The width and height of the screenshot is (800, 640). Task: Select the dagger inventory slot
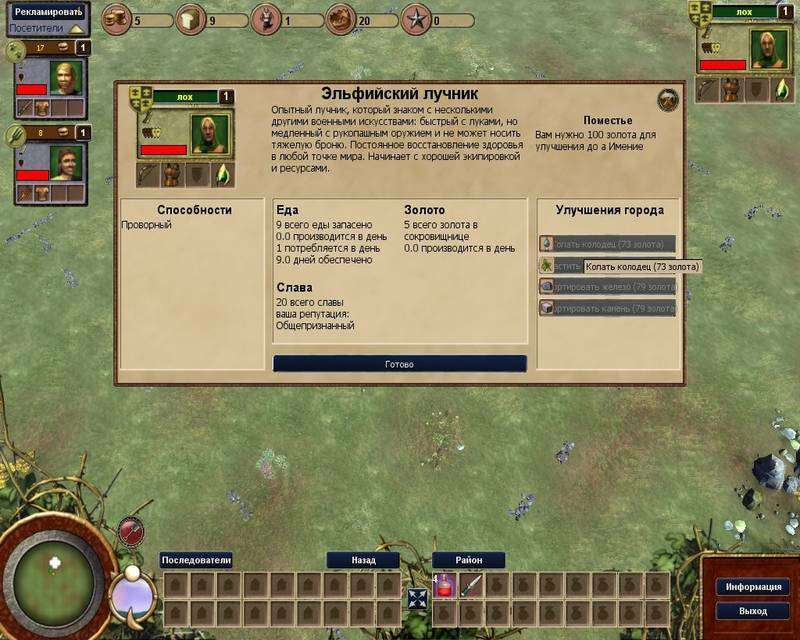[x=469, y=585]
